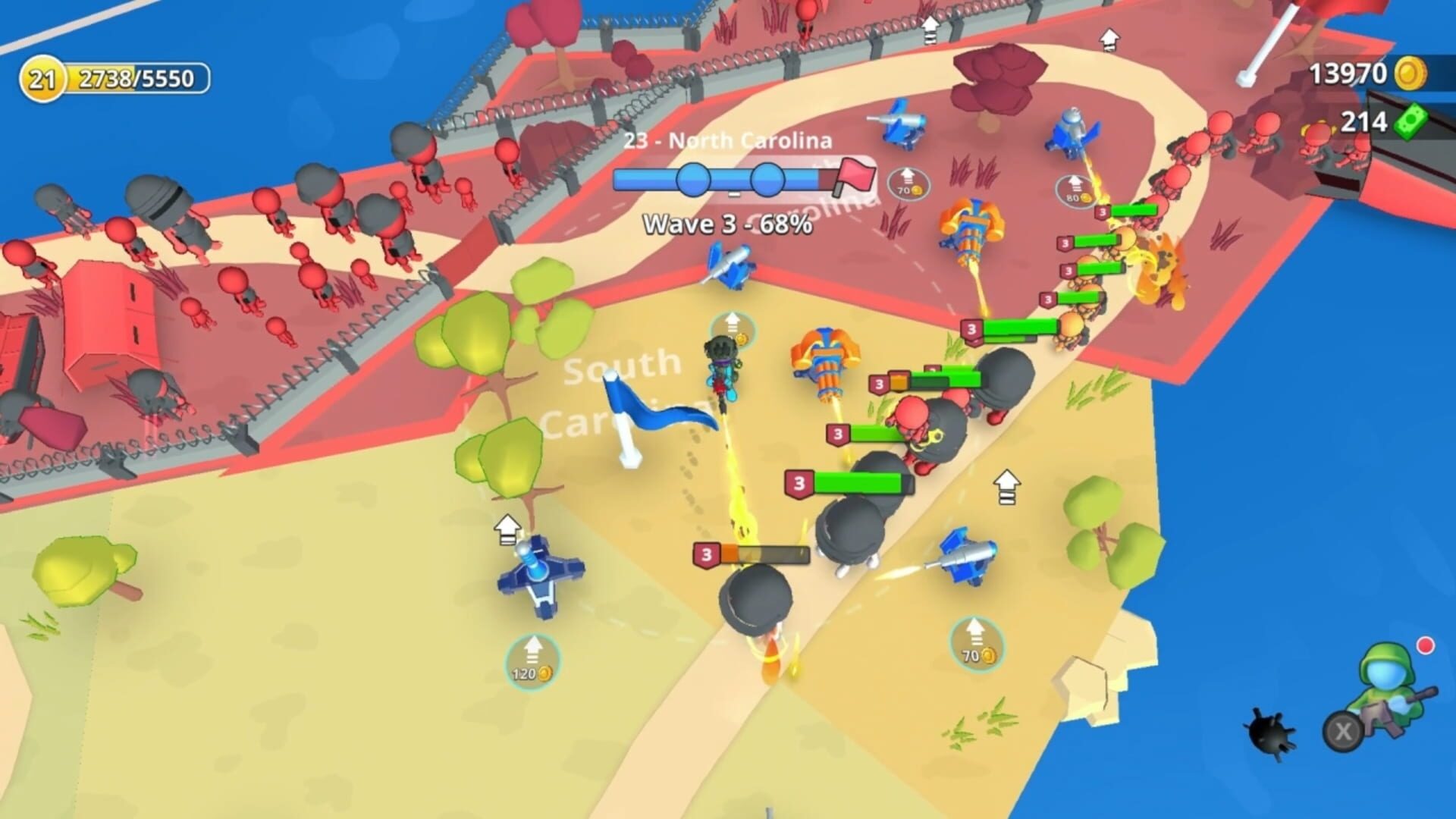This screenshot has width=1456, height=819.
Task: Tap the white upgrade arrow on the wall
Action: pyautogui.click(x=928, y=29)
